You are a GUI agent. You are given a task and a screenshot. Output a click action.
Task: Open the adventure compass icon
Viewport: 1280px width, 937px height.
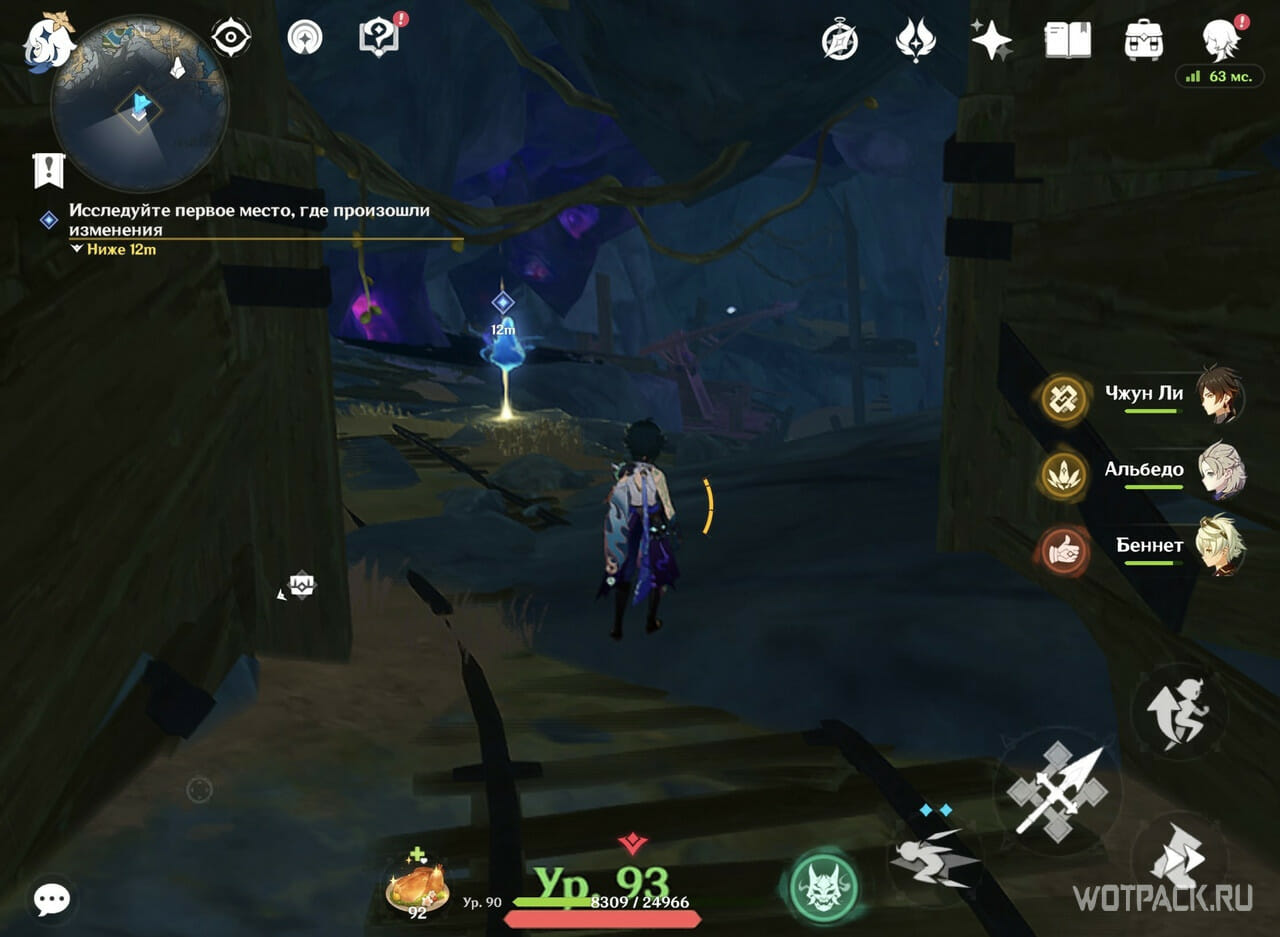pyautogui.click(x=840, y=40)
